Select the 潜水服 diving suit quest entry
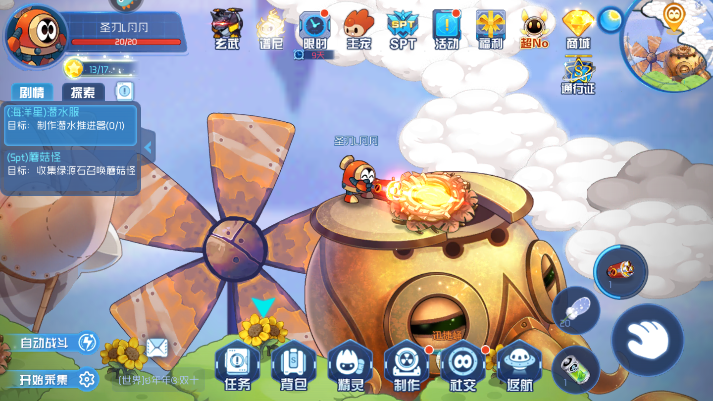Image resolution: width=713 pixels, height=401 pixels. [x=70, y=119]
